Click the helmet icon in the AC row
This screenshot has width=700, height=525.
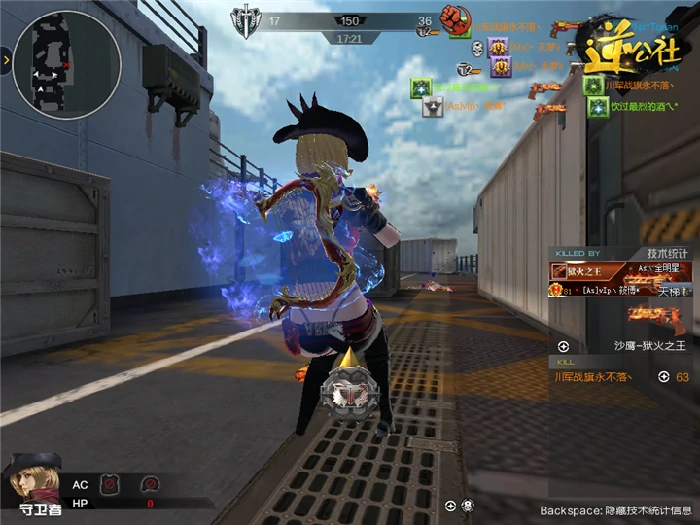pyautogui.click(x=150, y=484)
